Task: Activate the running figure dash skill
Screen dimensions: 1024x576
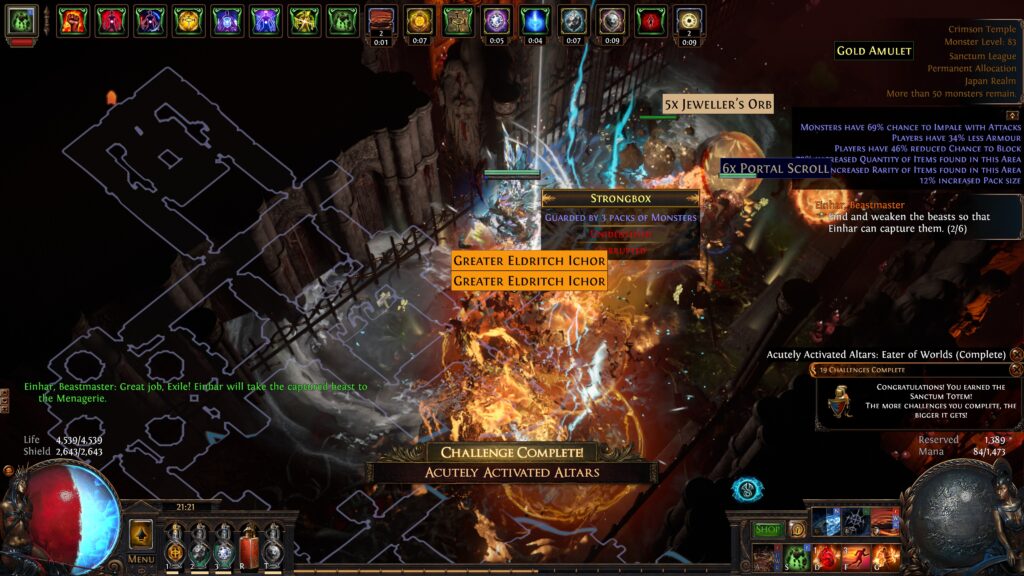Action: 856,557
